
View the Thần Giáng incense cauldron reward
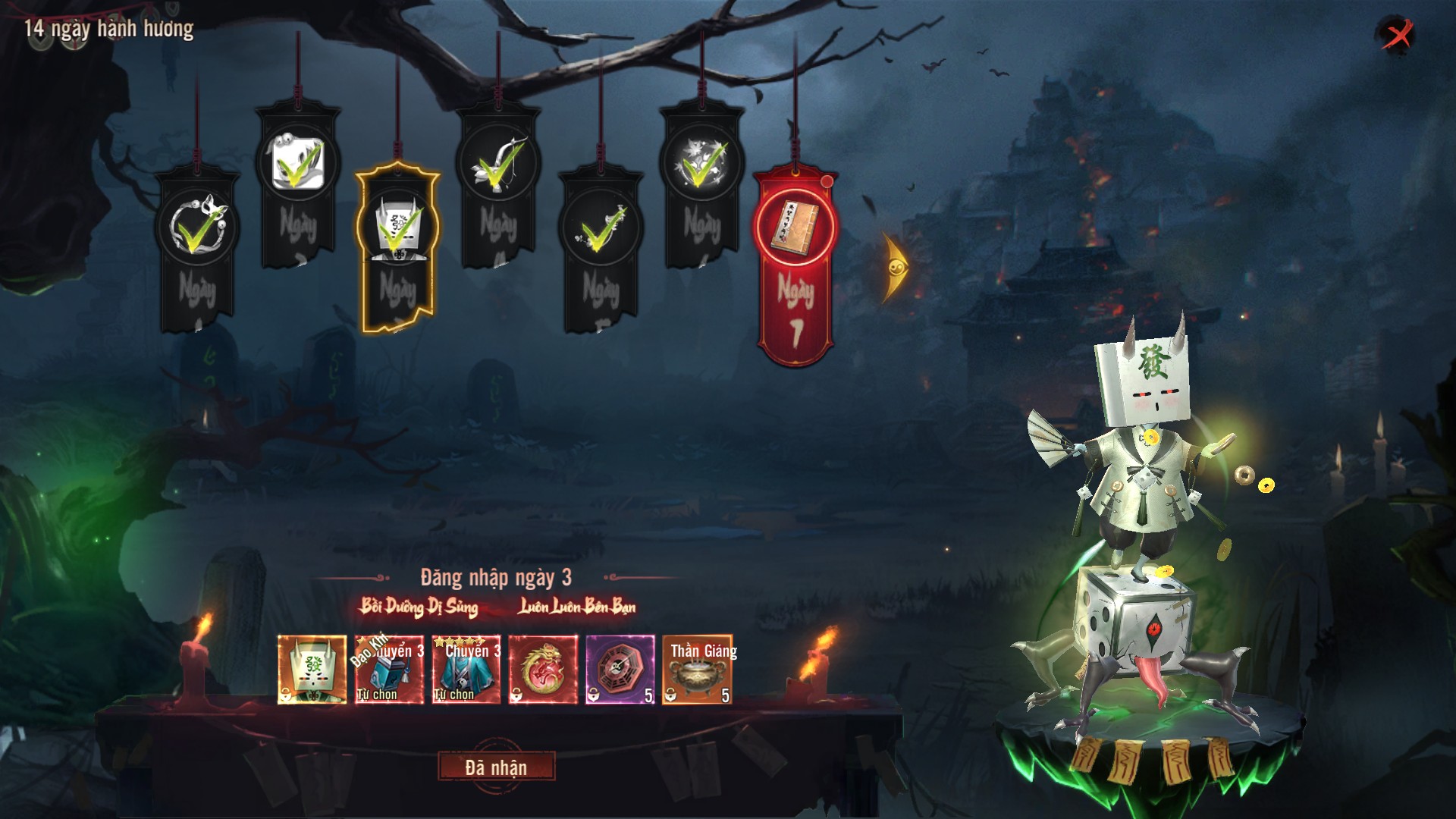click(697, 670)
